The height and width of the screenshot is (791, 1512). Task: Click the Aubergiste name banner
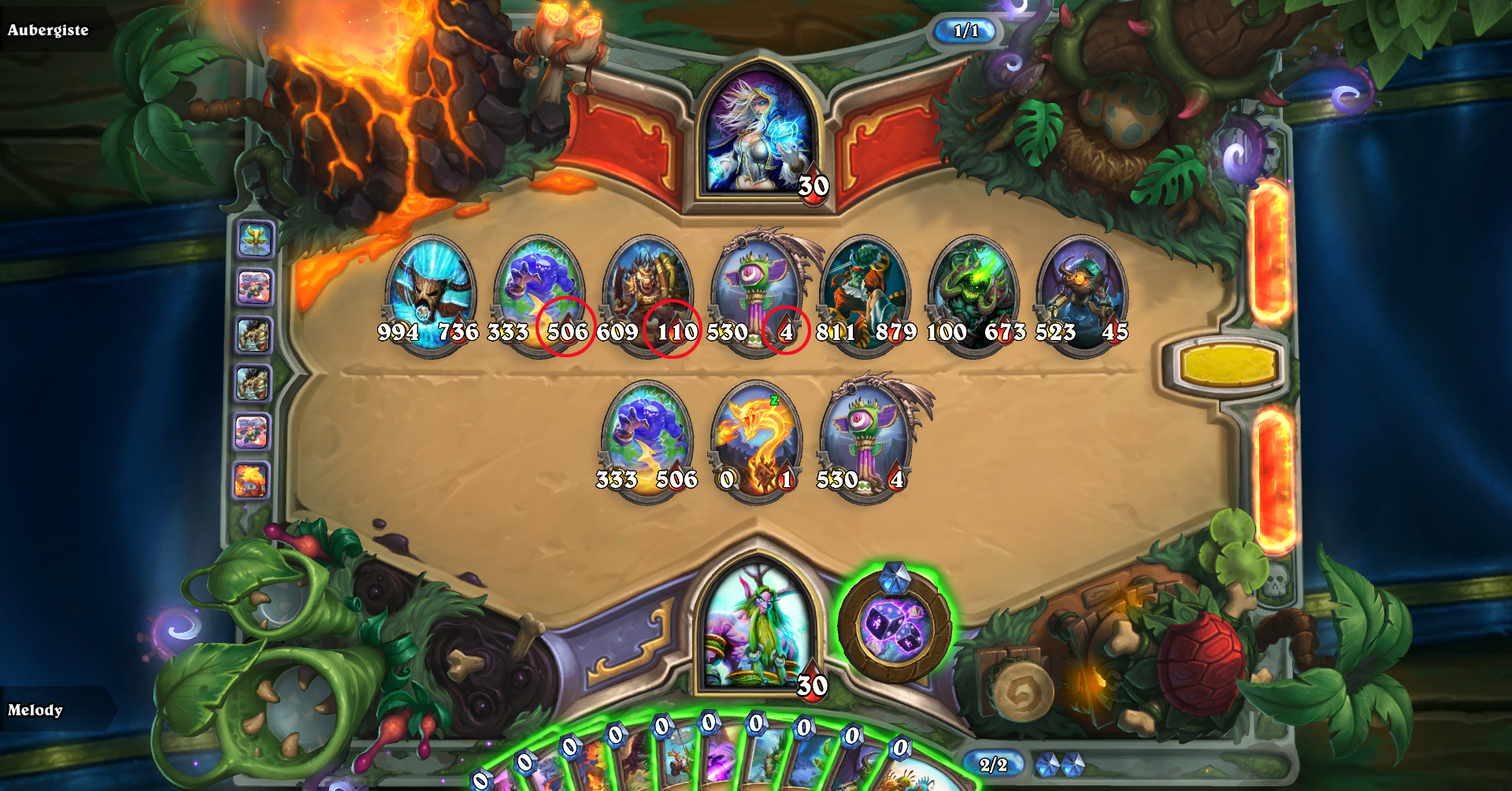tap(47, 31)
